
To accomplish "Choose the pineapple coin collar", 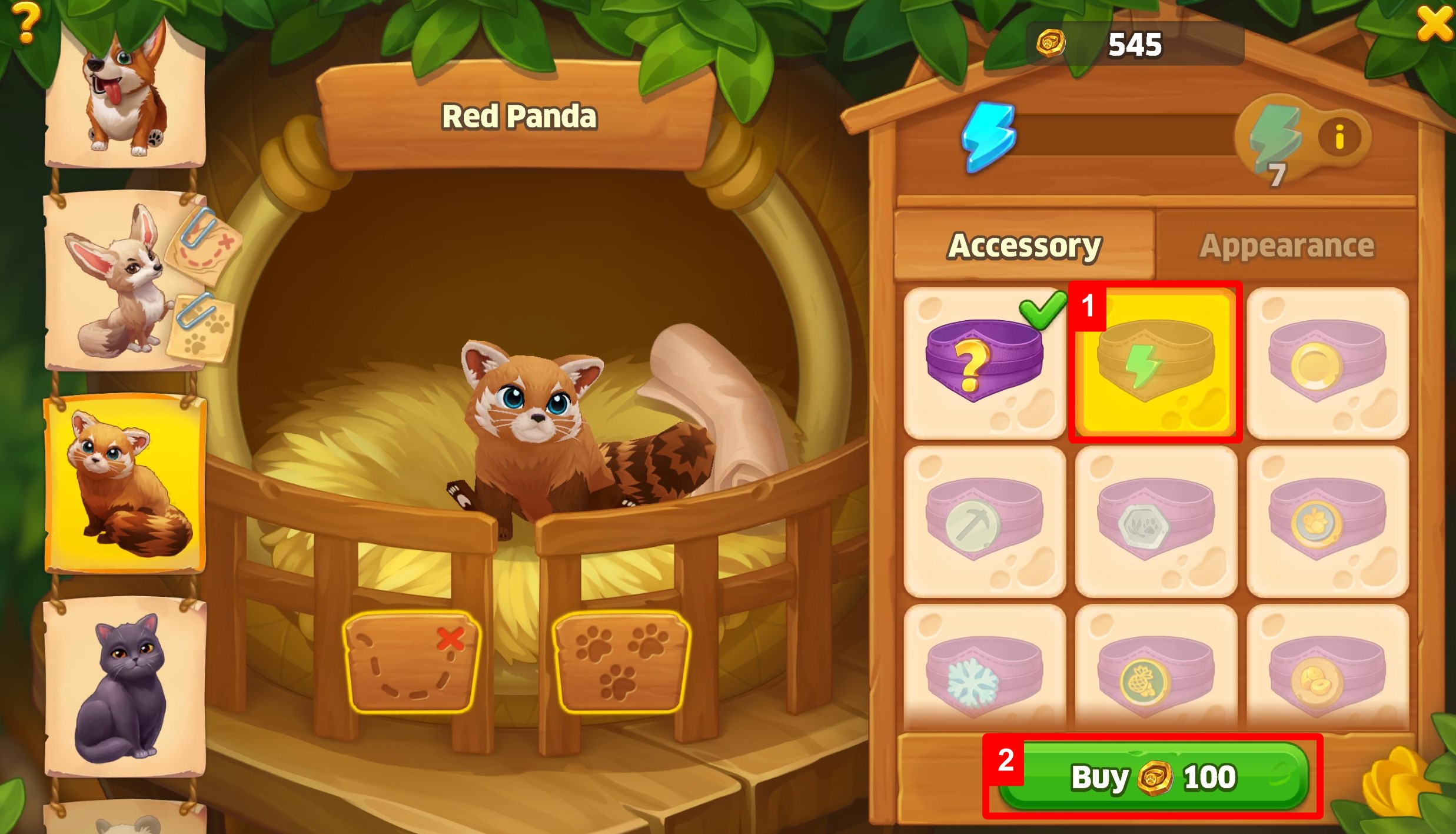I will tap(1155, 677).
